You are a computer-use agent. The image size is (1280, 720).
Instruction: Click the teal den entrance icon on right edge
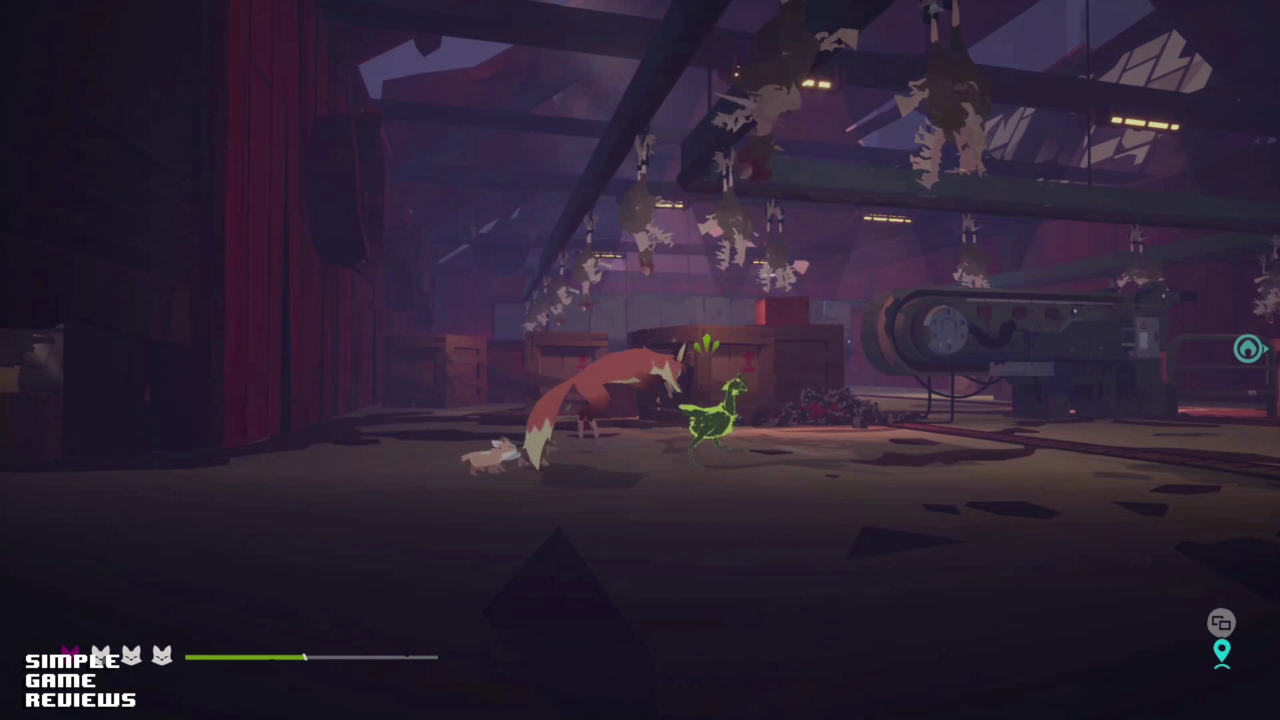click(x=1248, y=349)
